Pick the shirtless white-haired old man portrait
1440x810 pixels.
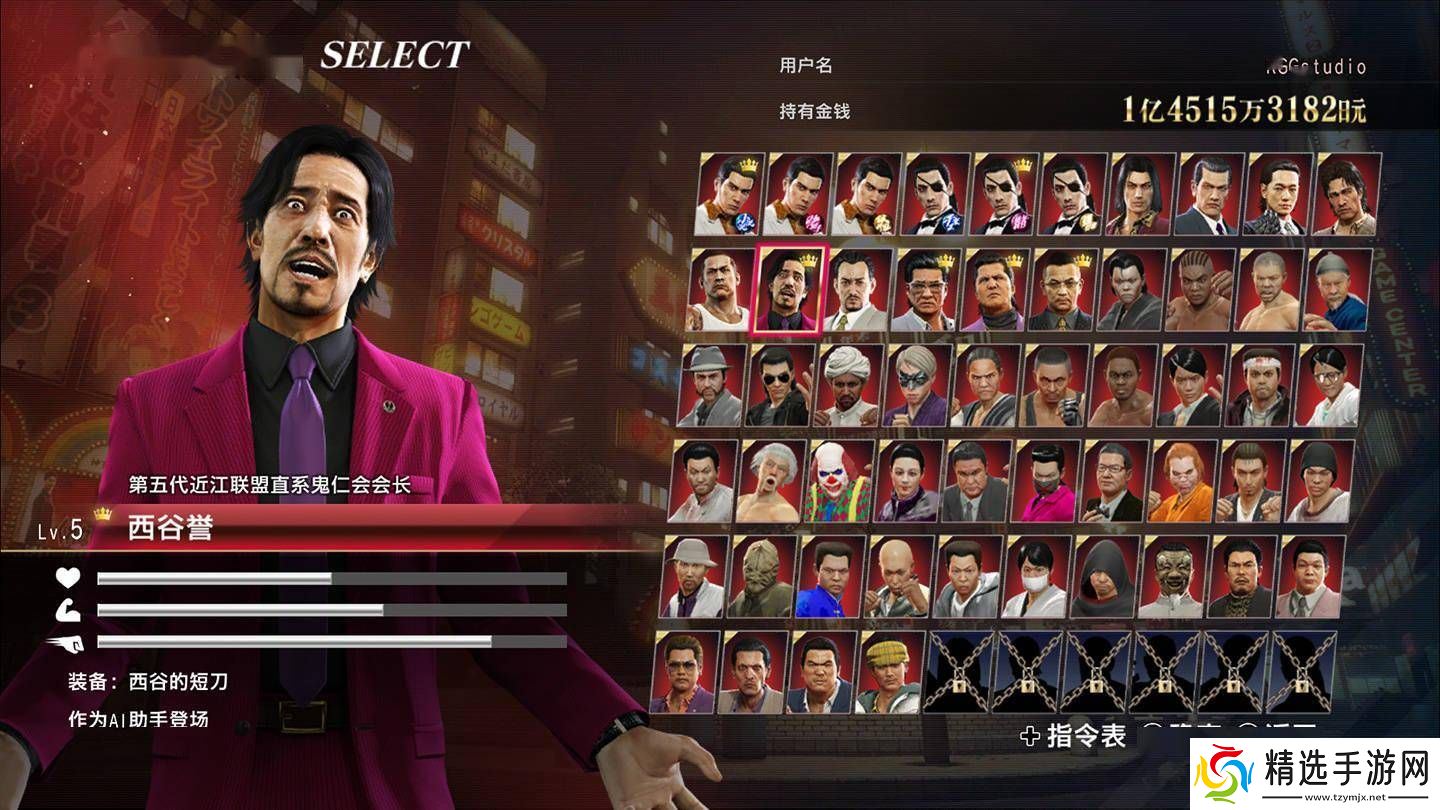(771, 481)
